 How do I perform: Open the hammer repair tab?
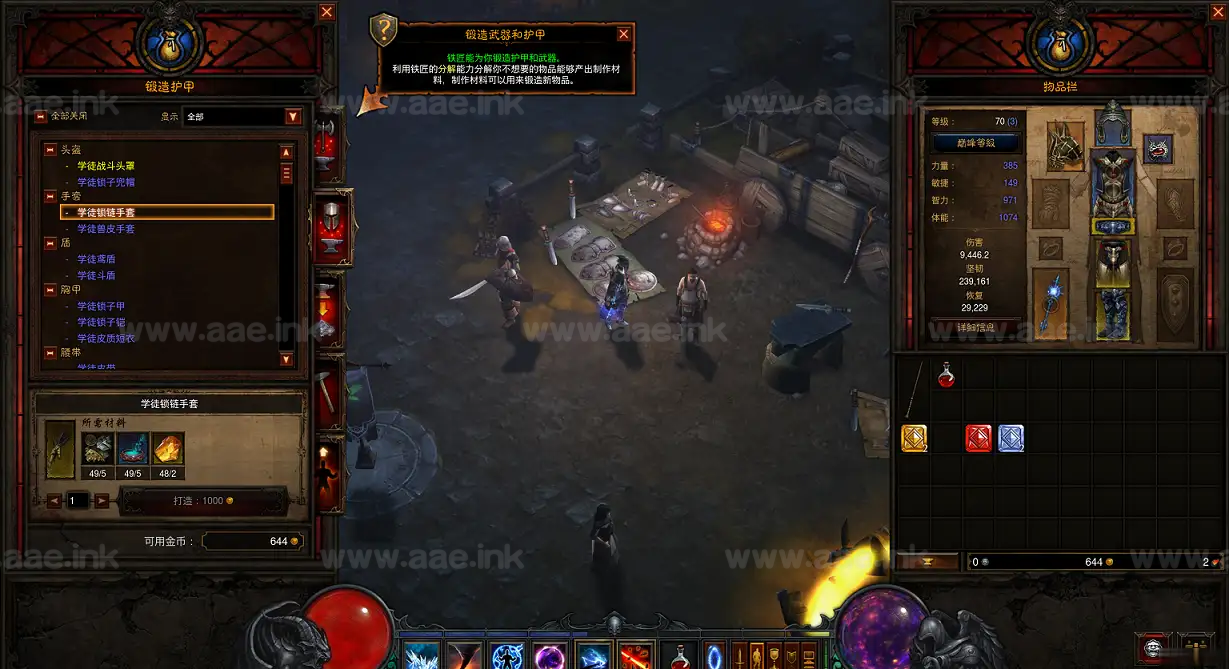[x=329, y=390]
